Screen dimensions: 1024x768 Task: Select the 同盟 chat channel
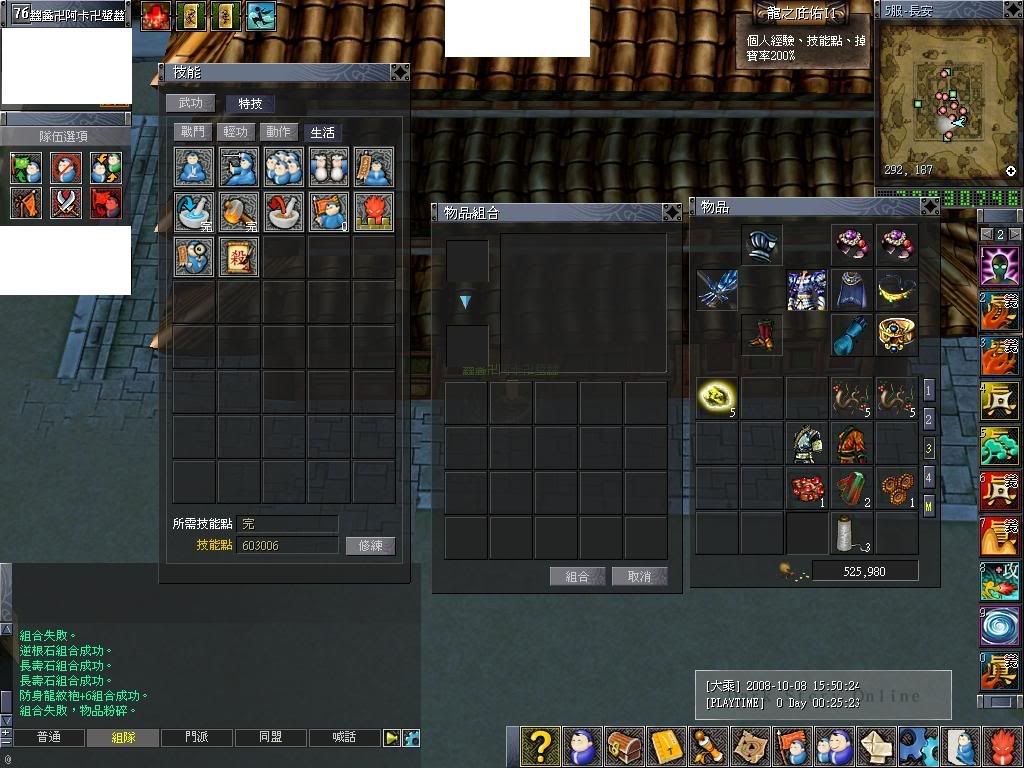(270, 737)
